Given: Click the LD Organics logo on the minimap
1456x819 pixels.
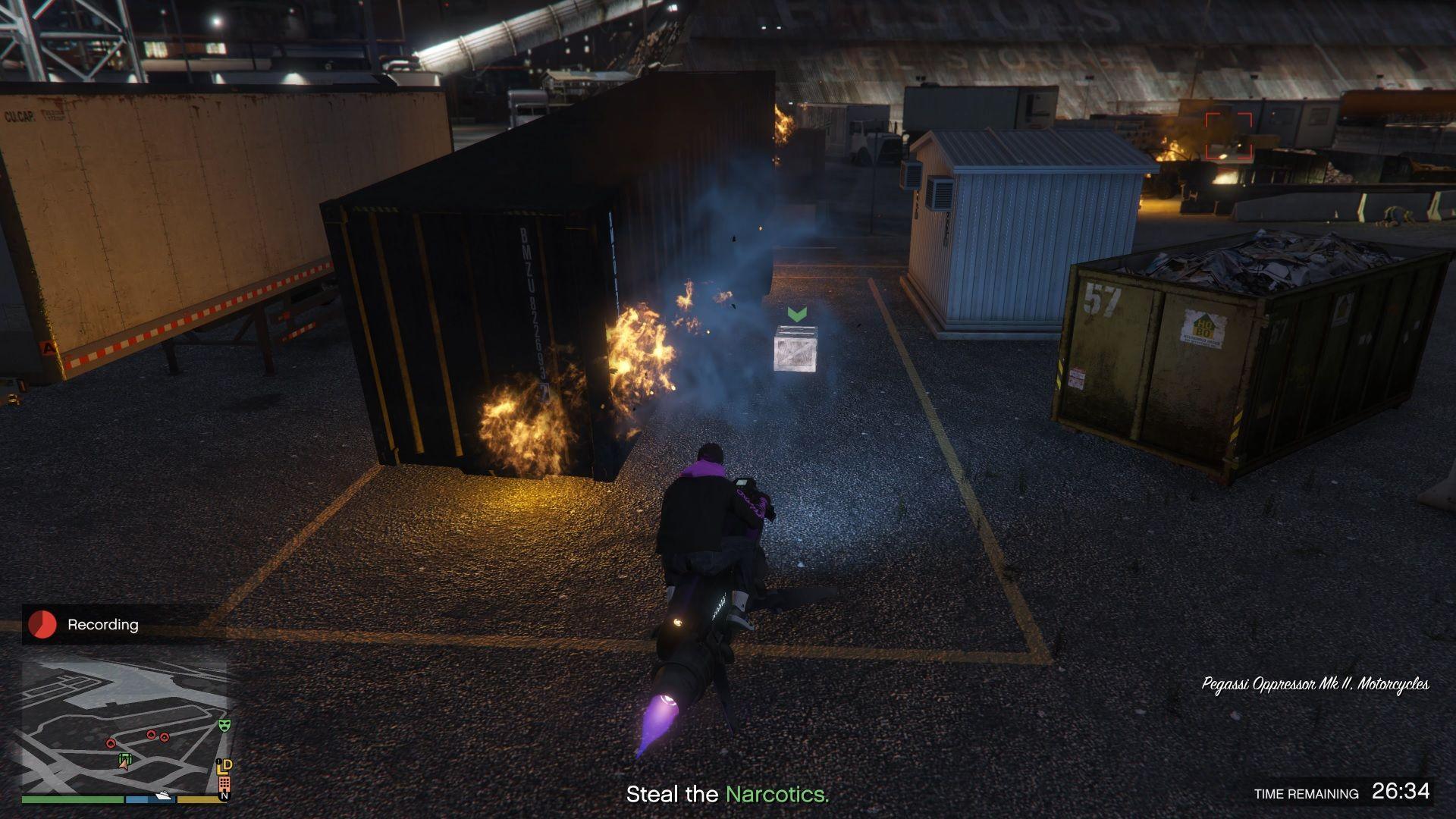Looking at the screenshot, I should [x=225, y=766].
